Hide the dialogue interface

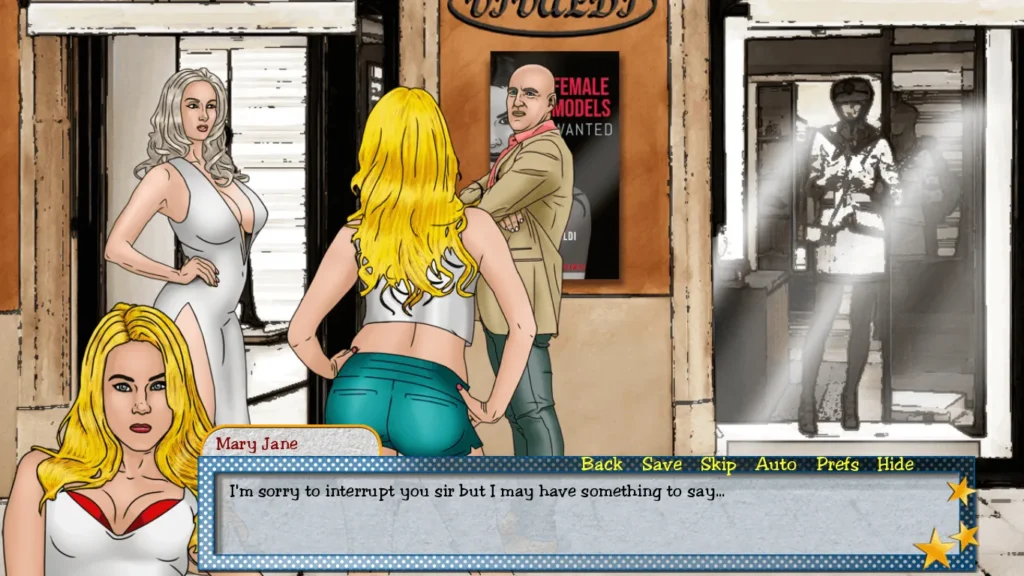[895, 464]
